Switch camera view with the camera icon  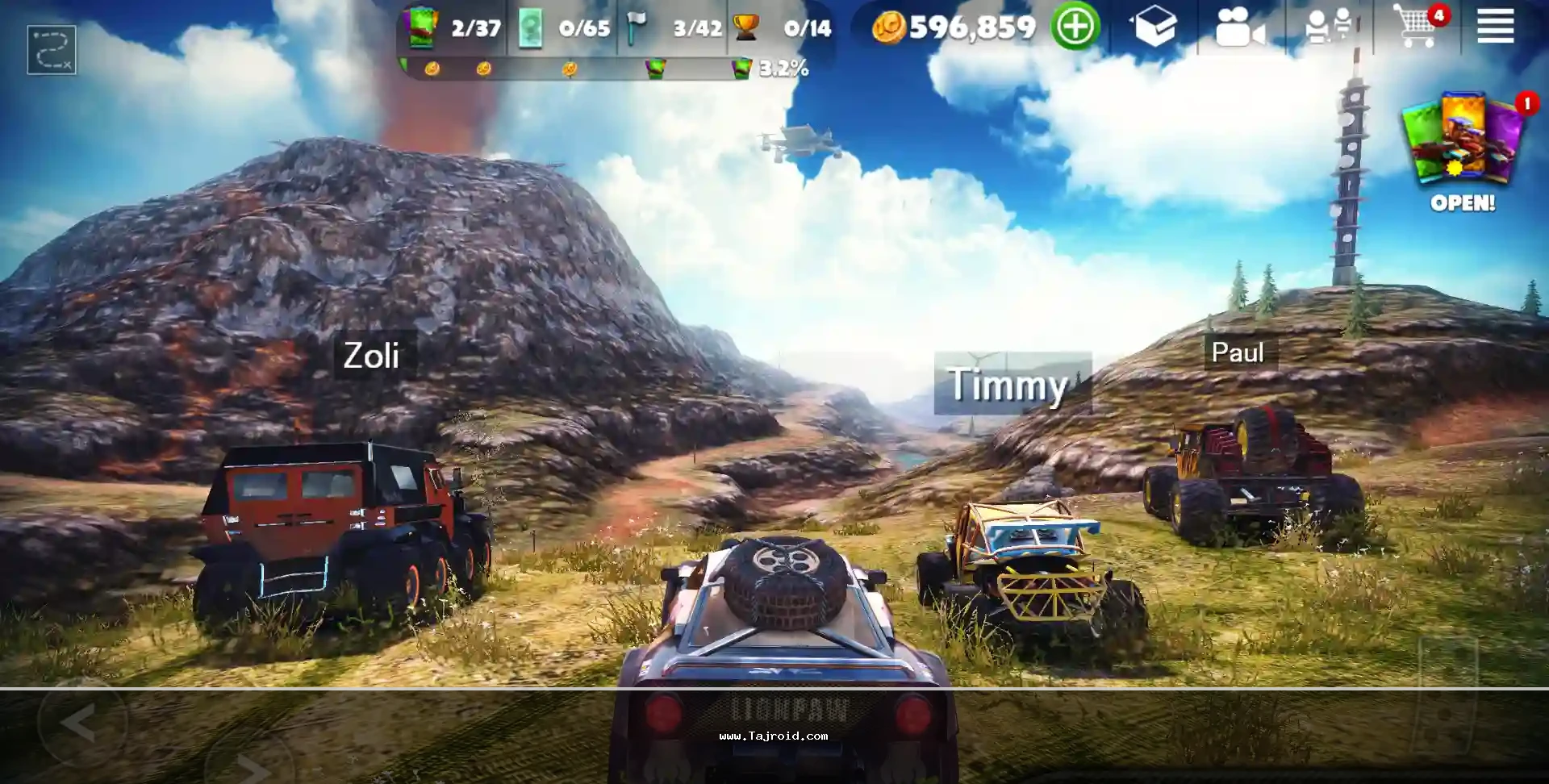pos(1239,28)
